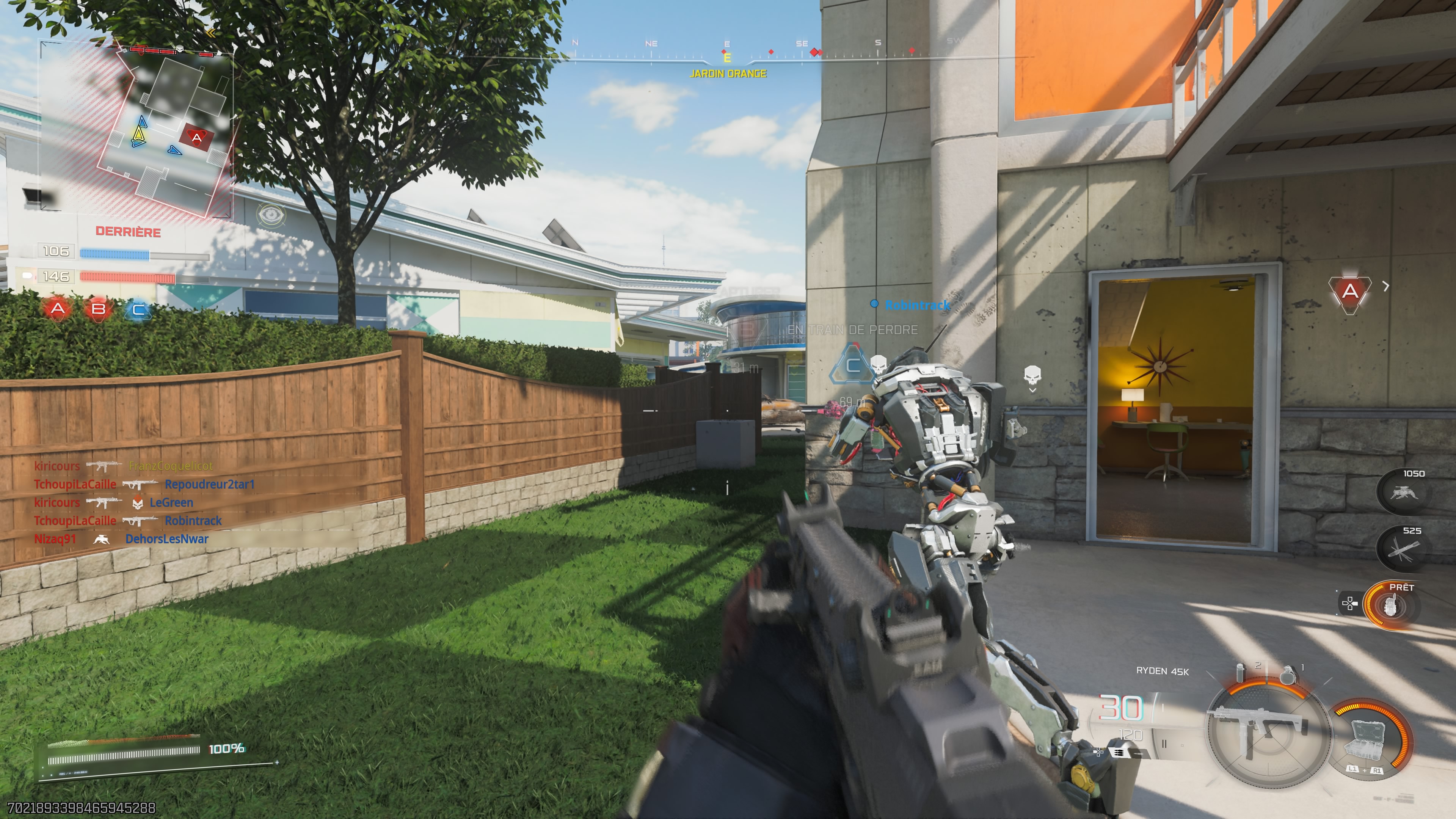1456x819 pixels.
Task: Click the Nizaq91 and DehorsLesNwar killfeed row
Action: pos(121,539)
